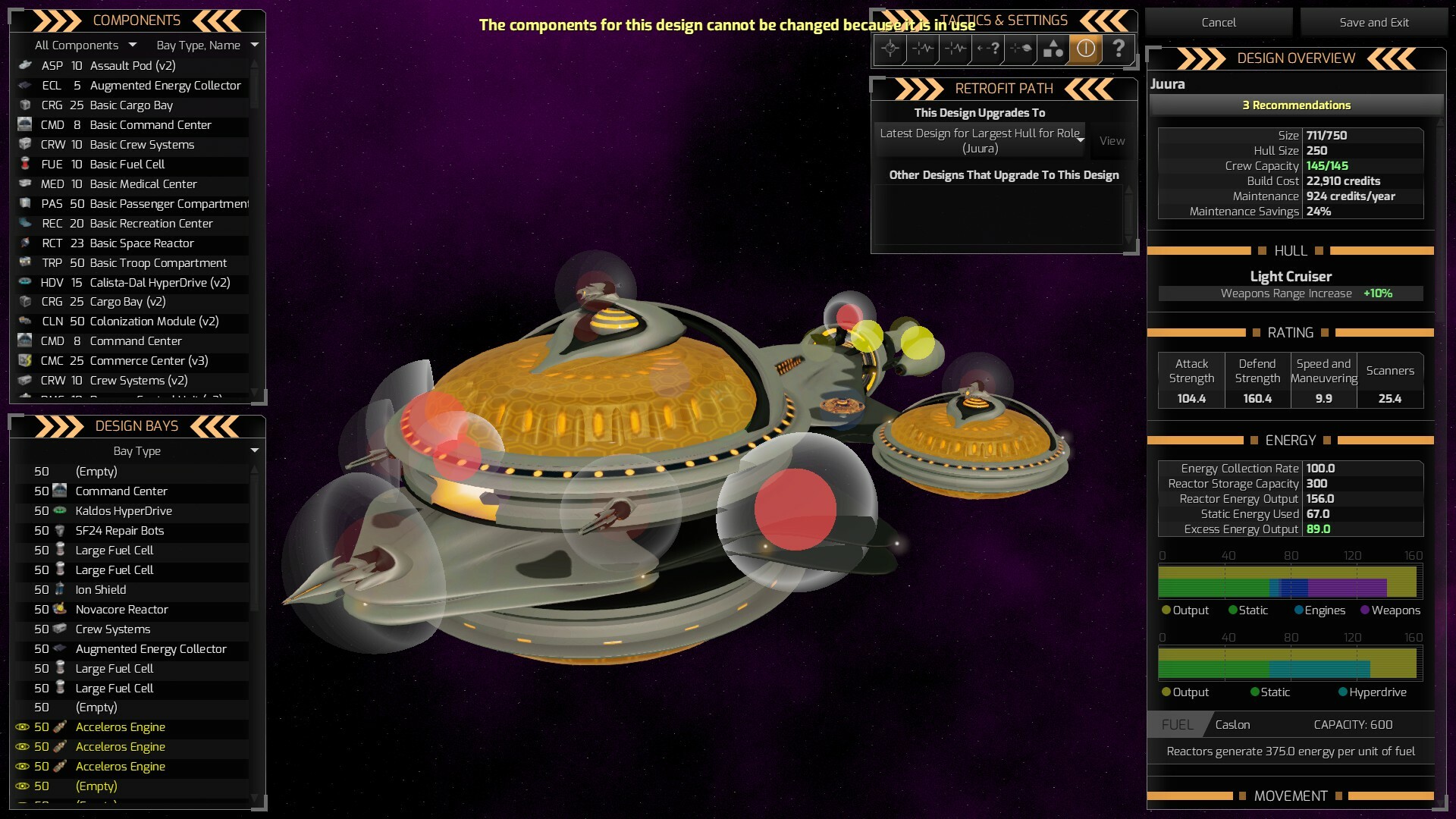Select the planet targeting icon in Tactics & Settings
The height and width of the screenshot is (819, 1456).
pos(1020,49)
